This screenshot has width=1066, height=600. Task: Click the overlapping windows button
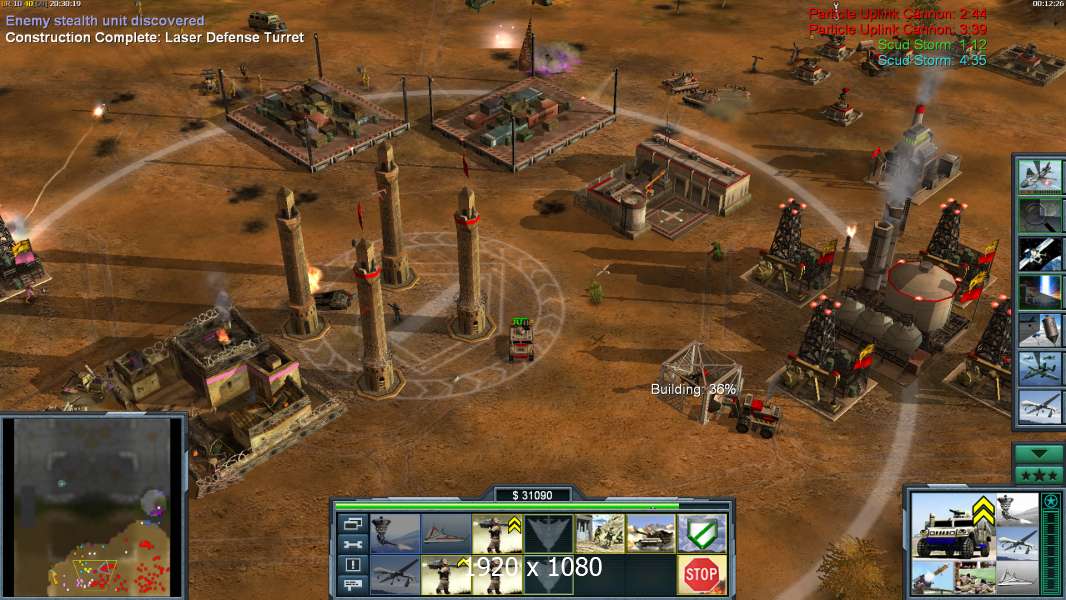pos(352,523)
